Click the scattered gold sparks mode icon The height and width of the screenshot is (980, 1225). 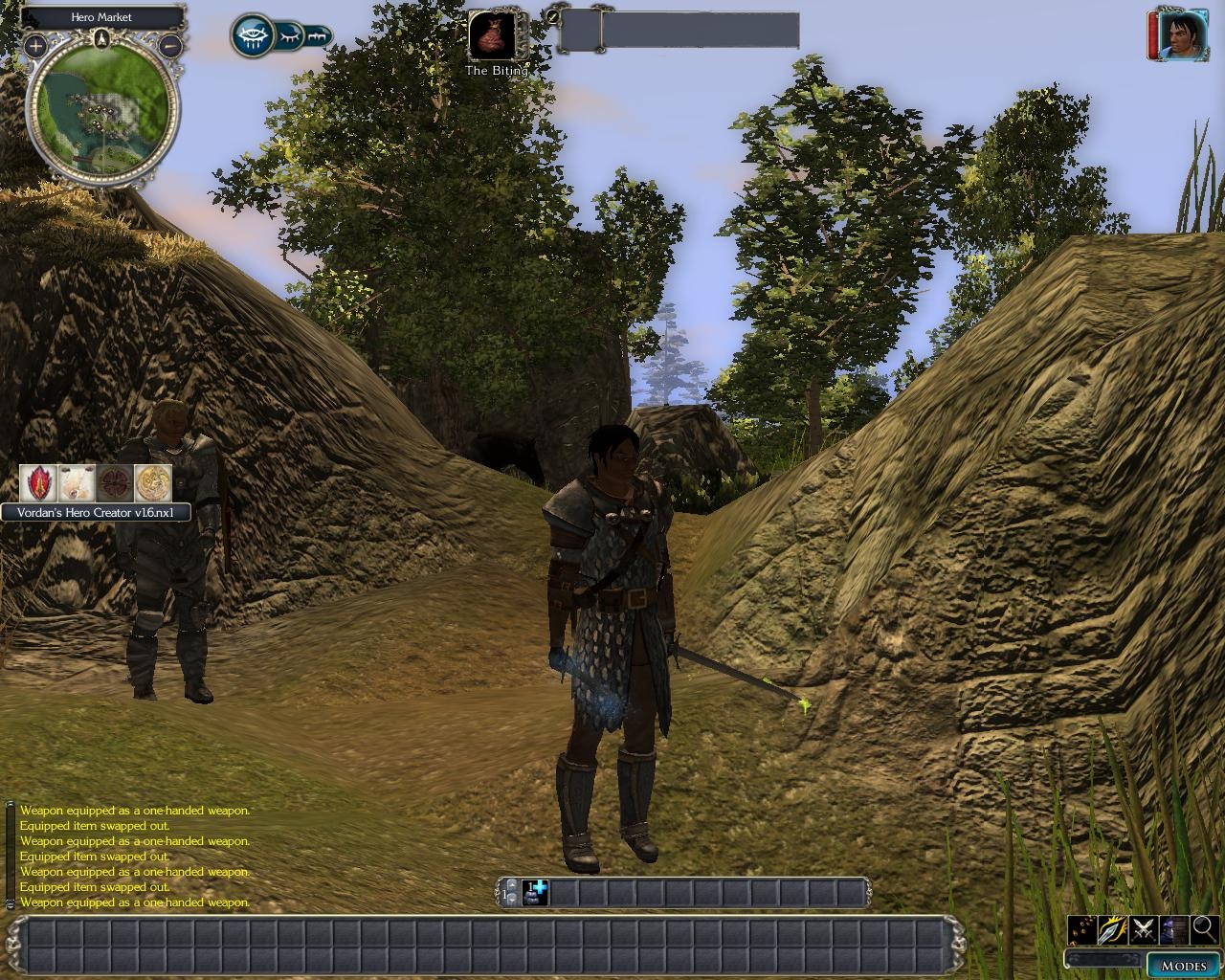[1082, 928]
